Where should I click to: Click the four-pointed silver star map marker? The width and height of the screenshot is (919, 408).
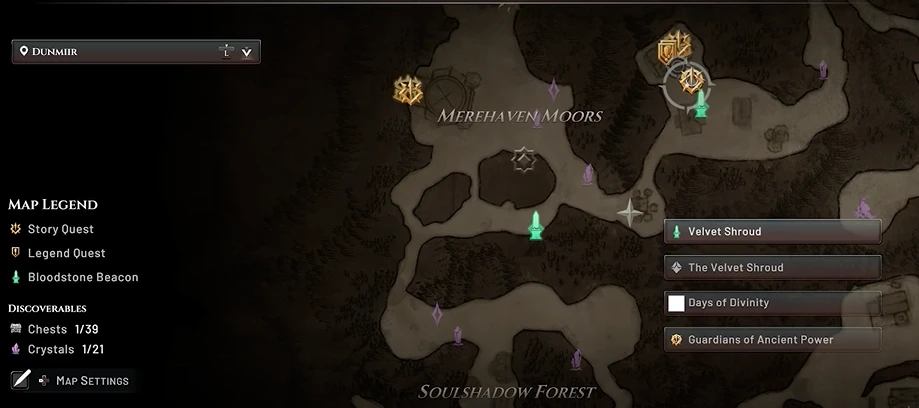pyautogui.click(x=630, y=212)
